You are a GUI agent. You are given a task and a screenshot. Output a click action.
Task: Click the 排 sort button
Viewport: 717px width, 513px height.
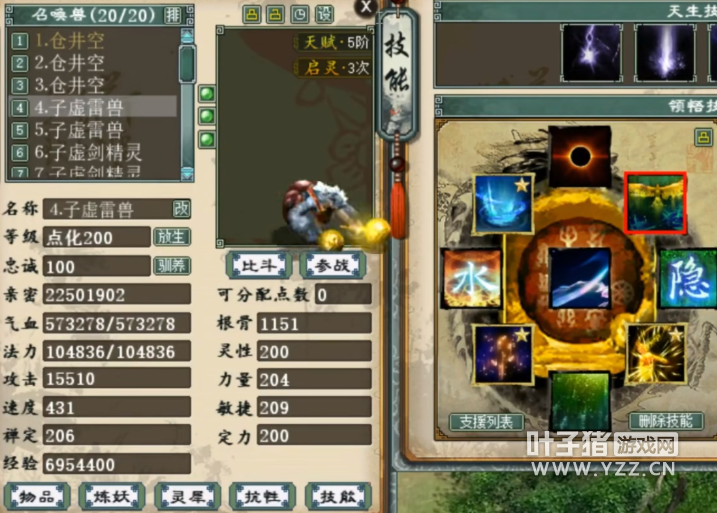[173, 14]
